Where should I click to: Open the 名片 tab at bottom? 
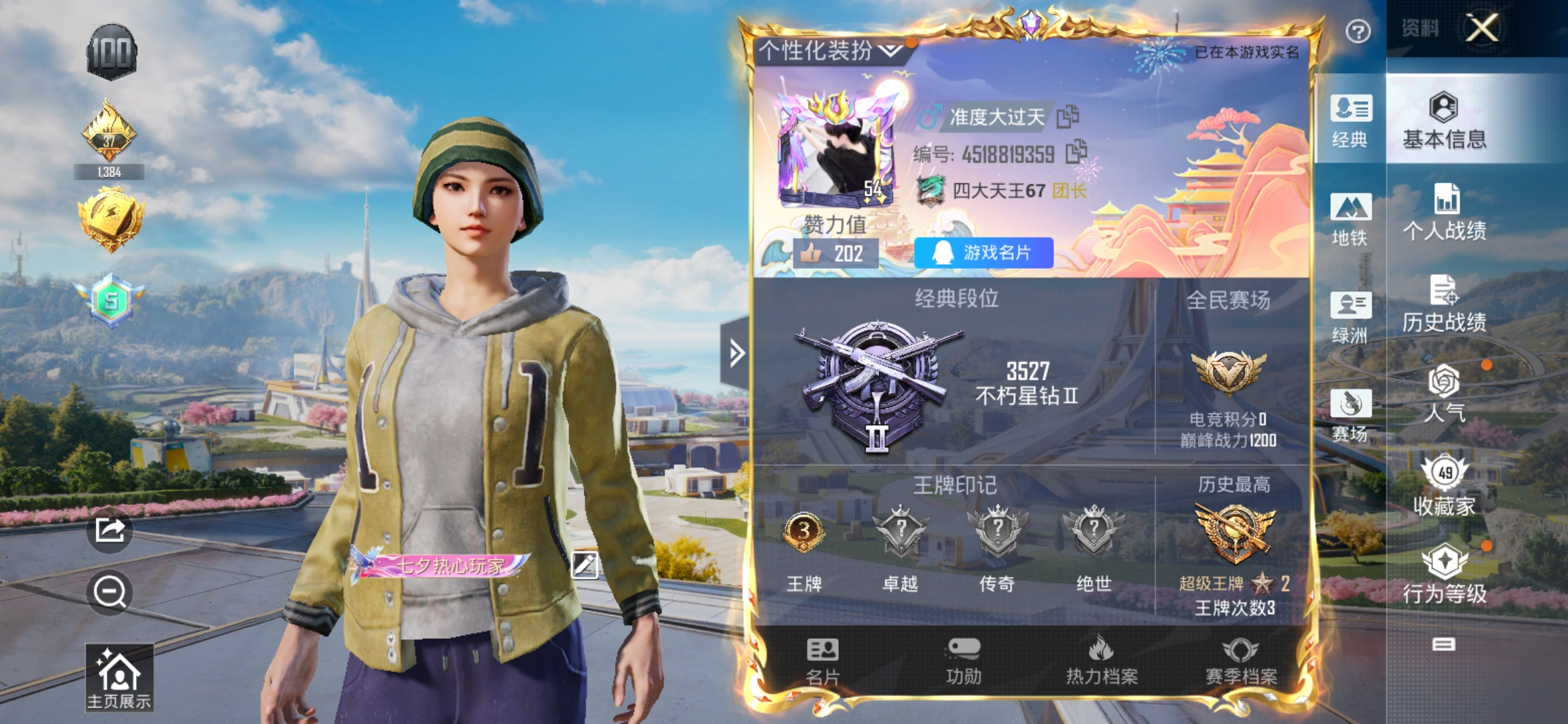822,662
